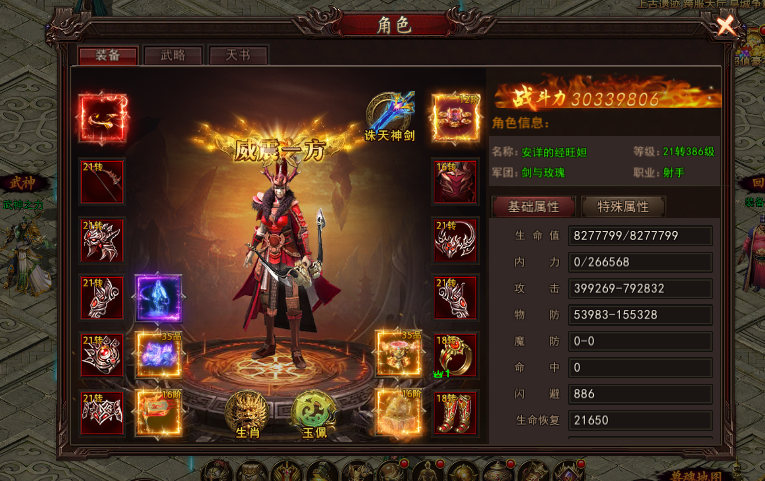Select the ruby ring equipment slot
The height and width of the screenshot is (481, 765).
(x=455, y=354)
